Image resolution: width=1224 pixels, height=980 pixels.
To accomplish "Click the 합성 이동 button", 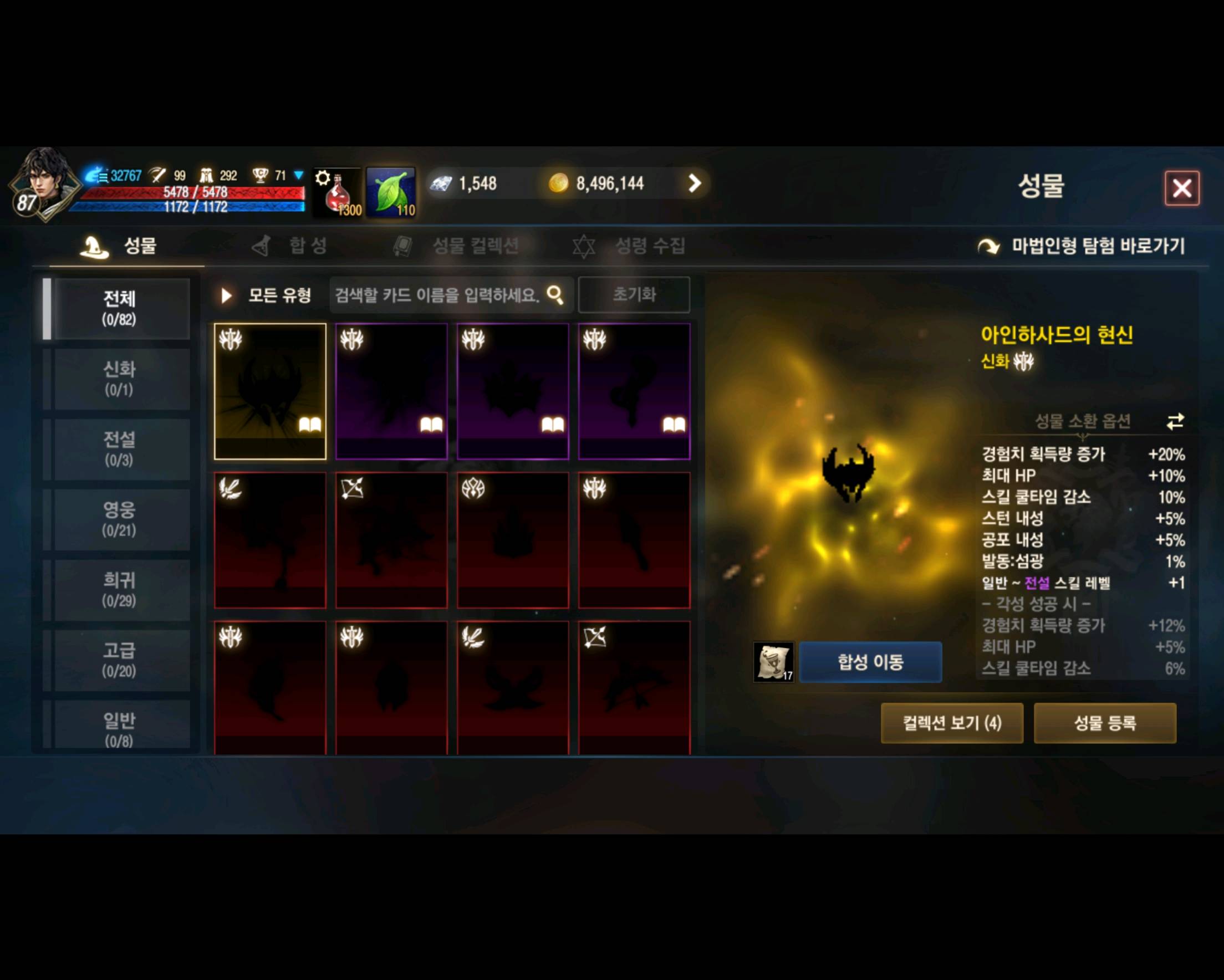I will click(x=870, y=662).
